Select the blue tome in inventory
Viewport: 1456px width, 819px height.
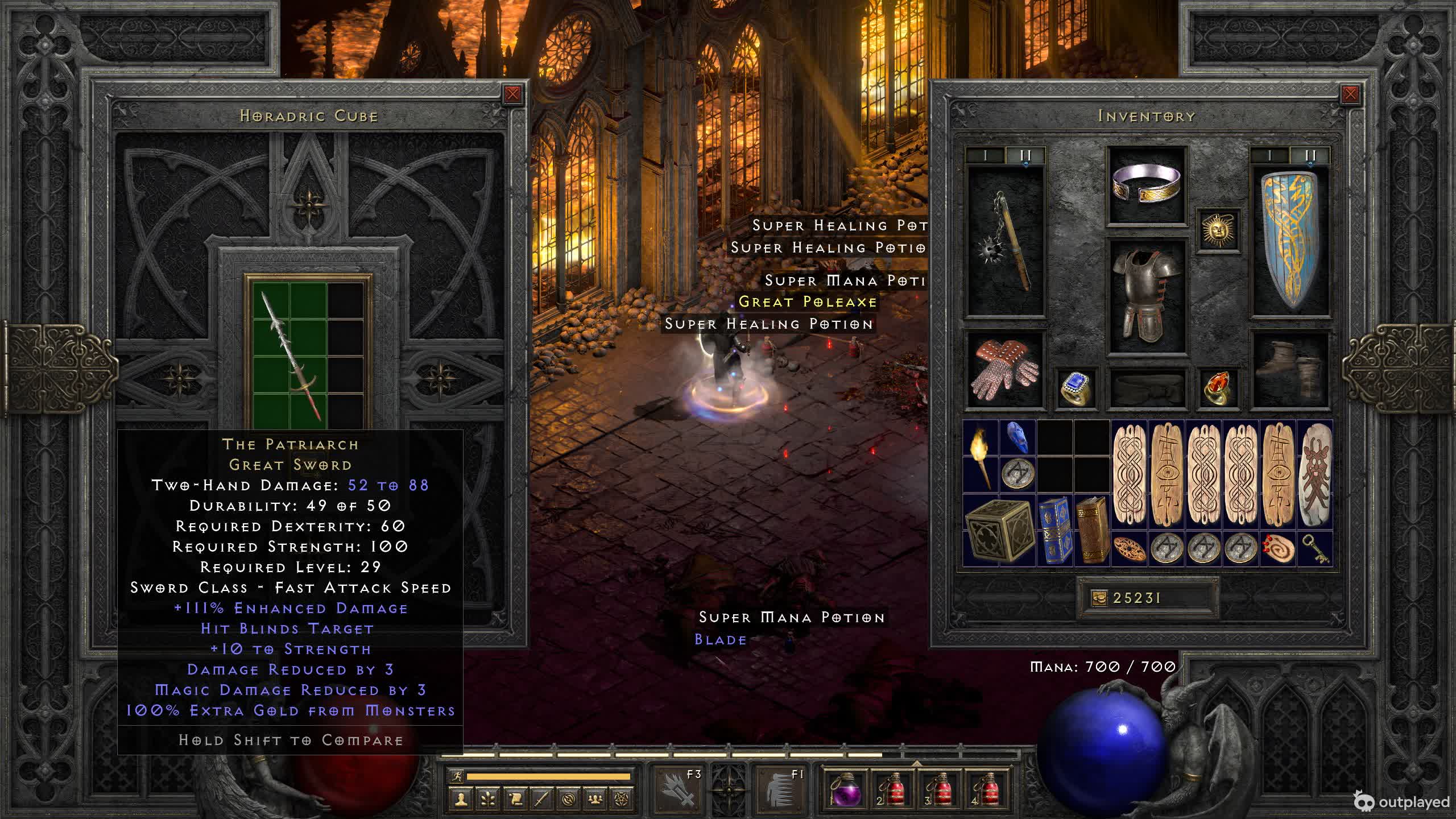point(1054,531)
